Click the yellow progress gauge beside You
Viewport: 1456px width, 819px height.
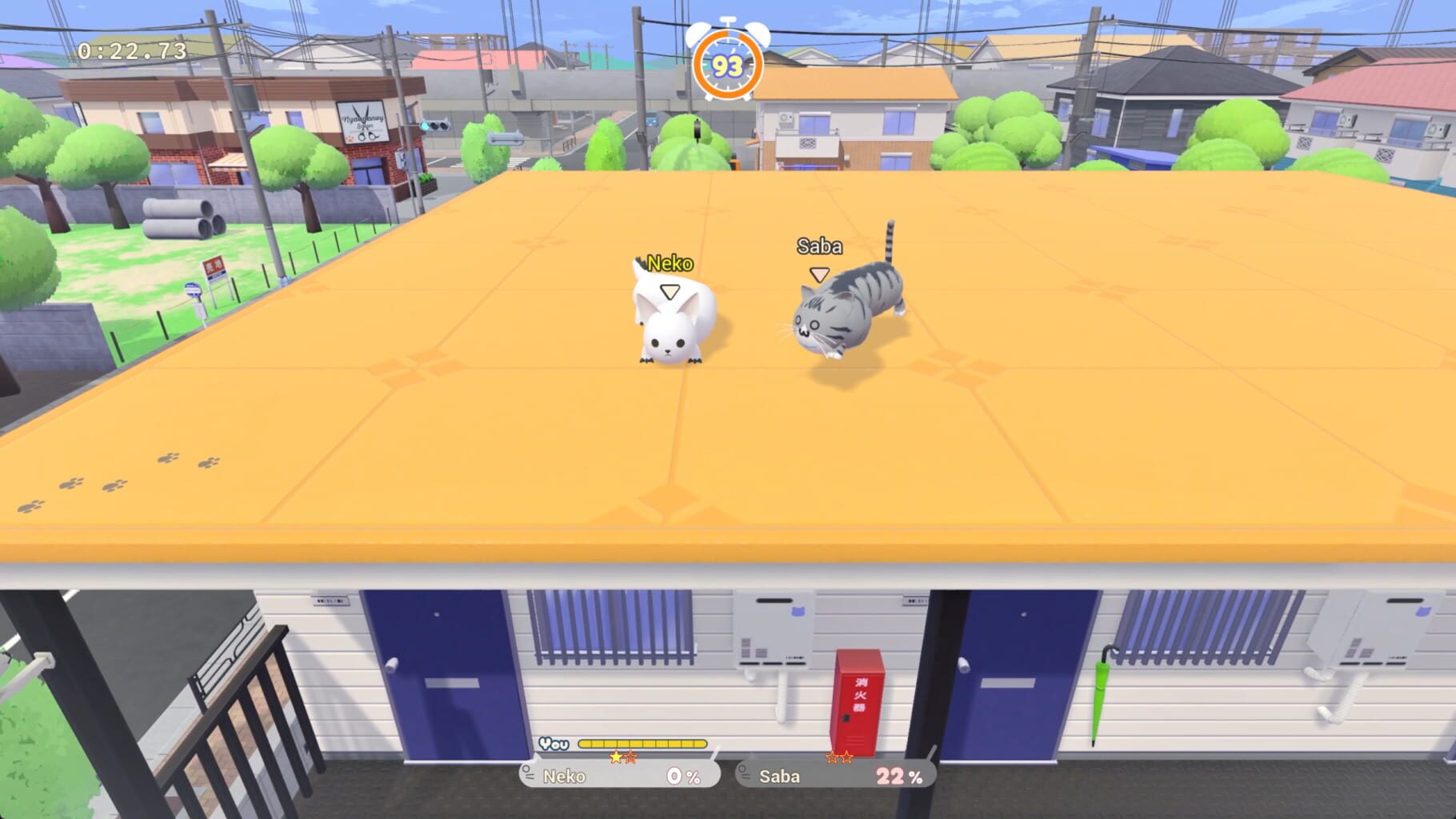644,743
